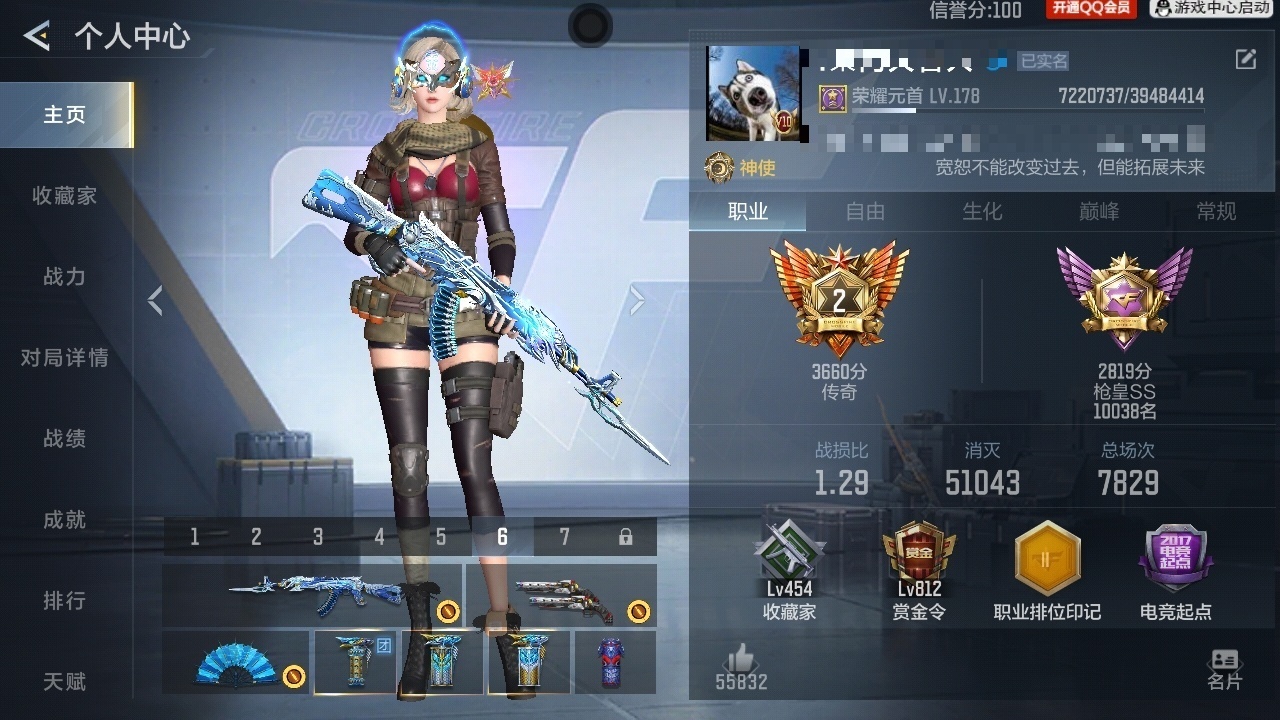Image resolution: width=1280 pixels, height=720 pixels.
Task: Select the blue folding fan melee slot
Action: (x=236, y=662)
